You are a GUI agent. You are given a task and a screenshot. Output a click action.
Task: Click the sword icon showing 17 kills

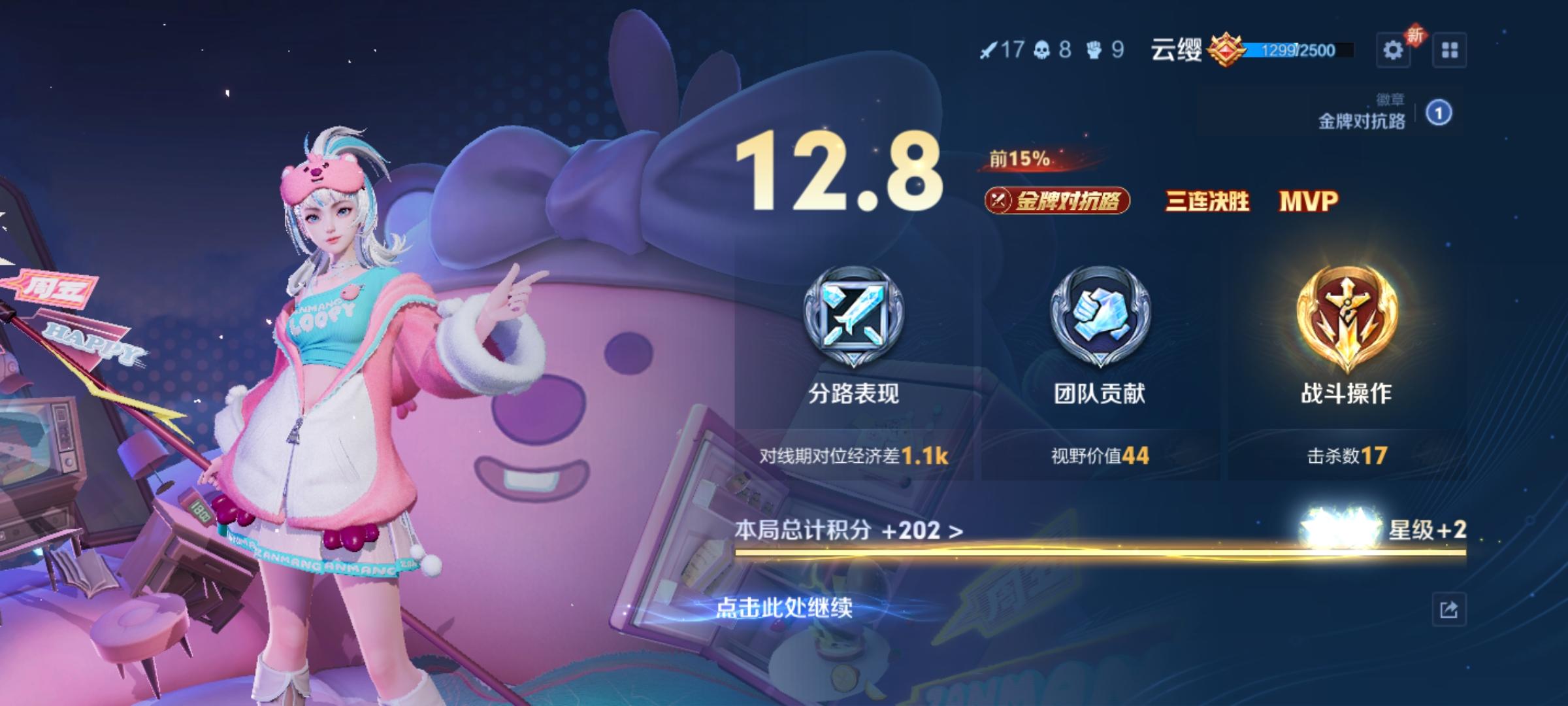(990, 49)
